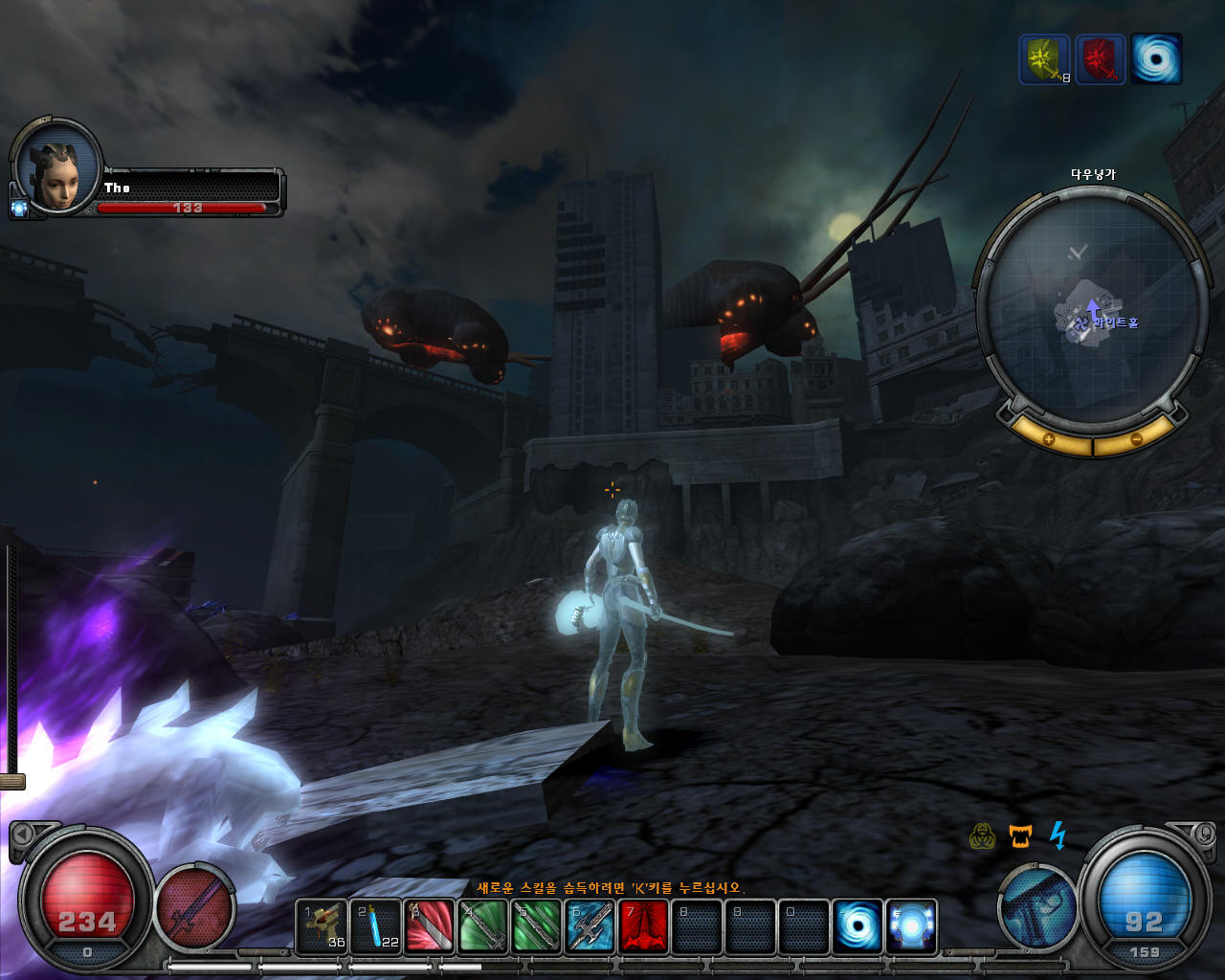Activate the red skill in slot 7
Screen dimensions: 1225x980
click(643, 926)
